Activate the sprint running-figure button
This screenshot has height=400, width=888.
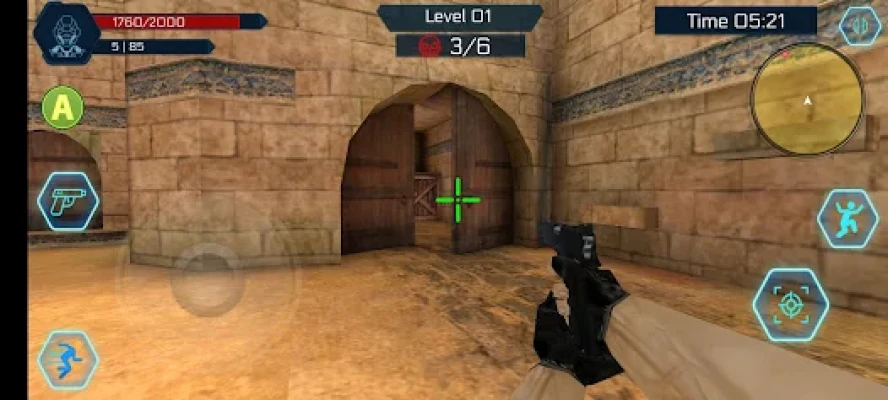[67, 361]
